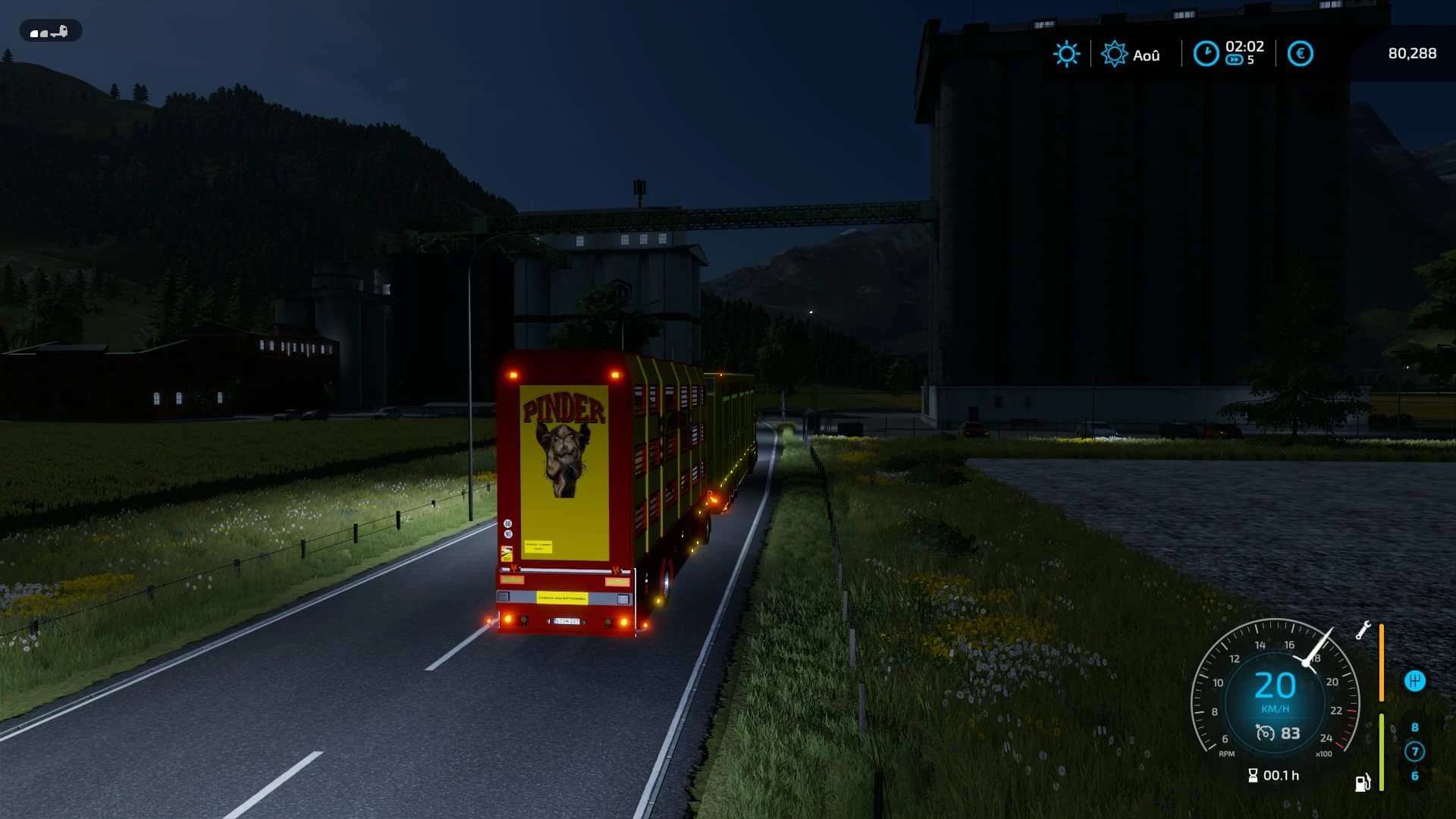The image size is (1456, 819).
Task: Click the operating hours hourglass icon
Action: coord(1253,775)
